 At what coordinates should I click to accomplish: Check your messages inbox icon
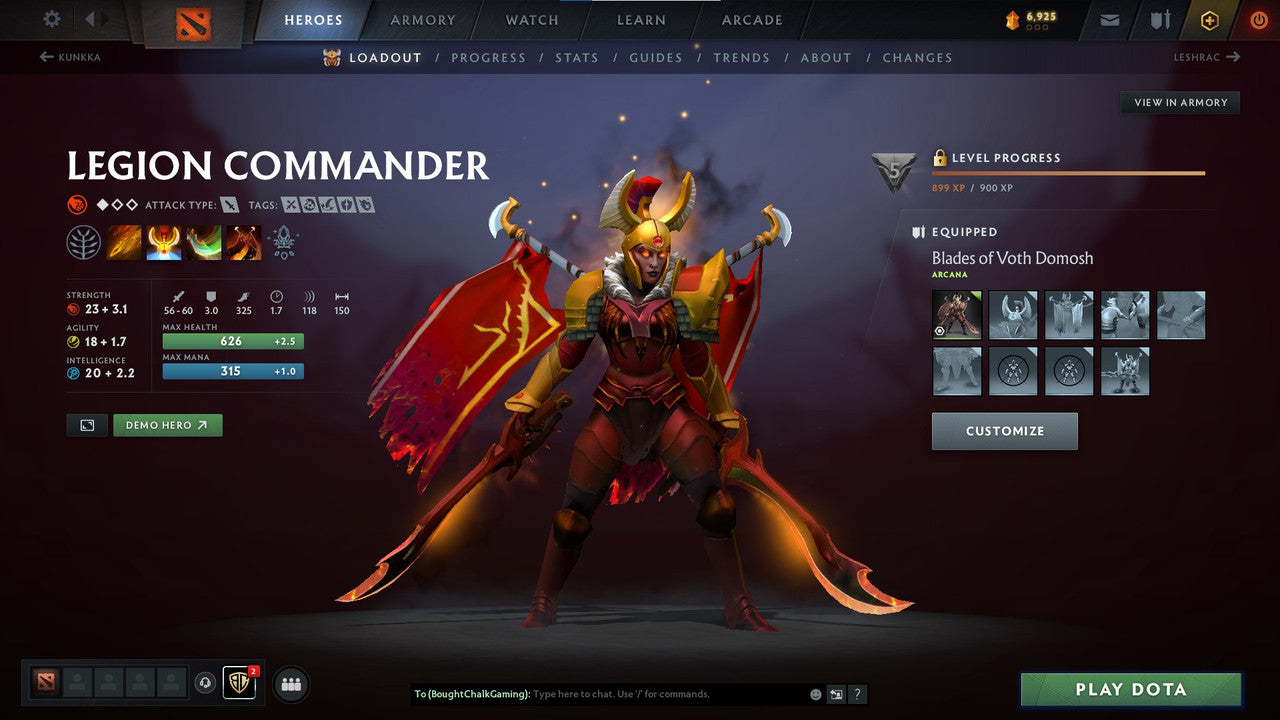[1108, 19]
